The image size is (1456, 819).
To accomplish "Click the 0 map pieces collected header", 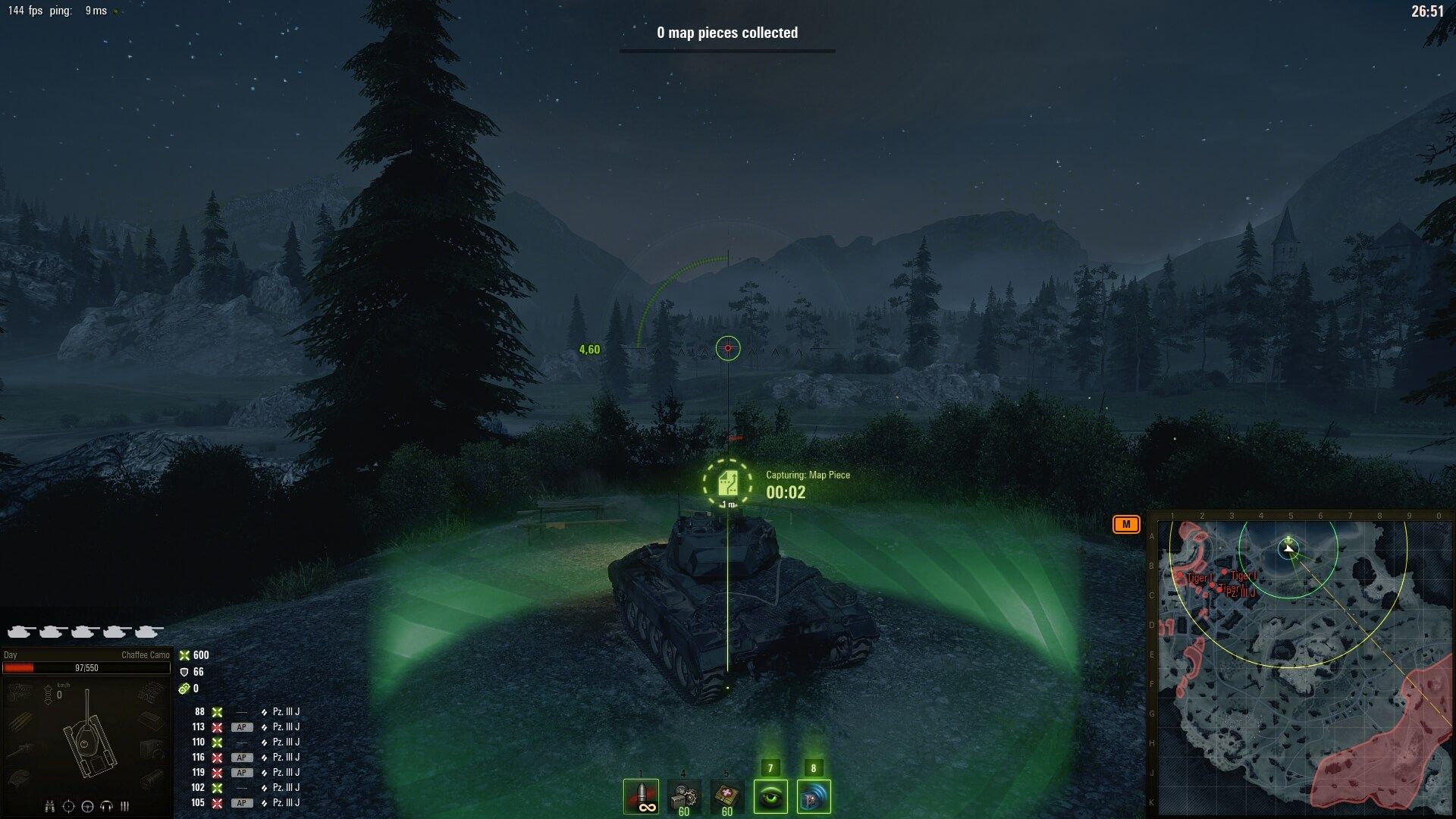I will (x=726, y=33).
